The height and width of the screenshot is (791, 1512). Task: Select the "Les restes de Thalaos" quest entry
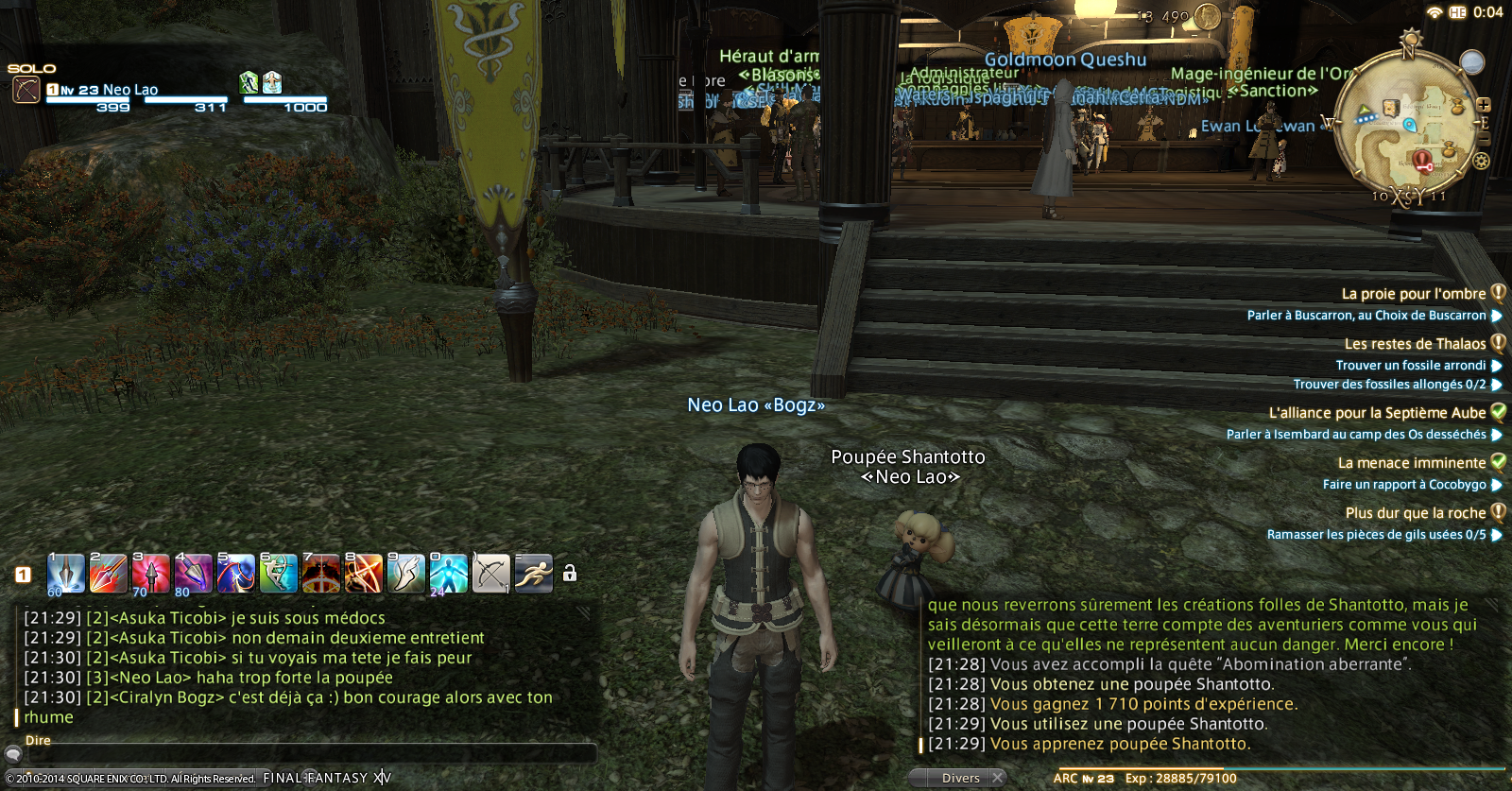pyautogui.click(x=1415, y=344)
